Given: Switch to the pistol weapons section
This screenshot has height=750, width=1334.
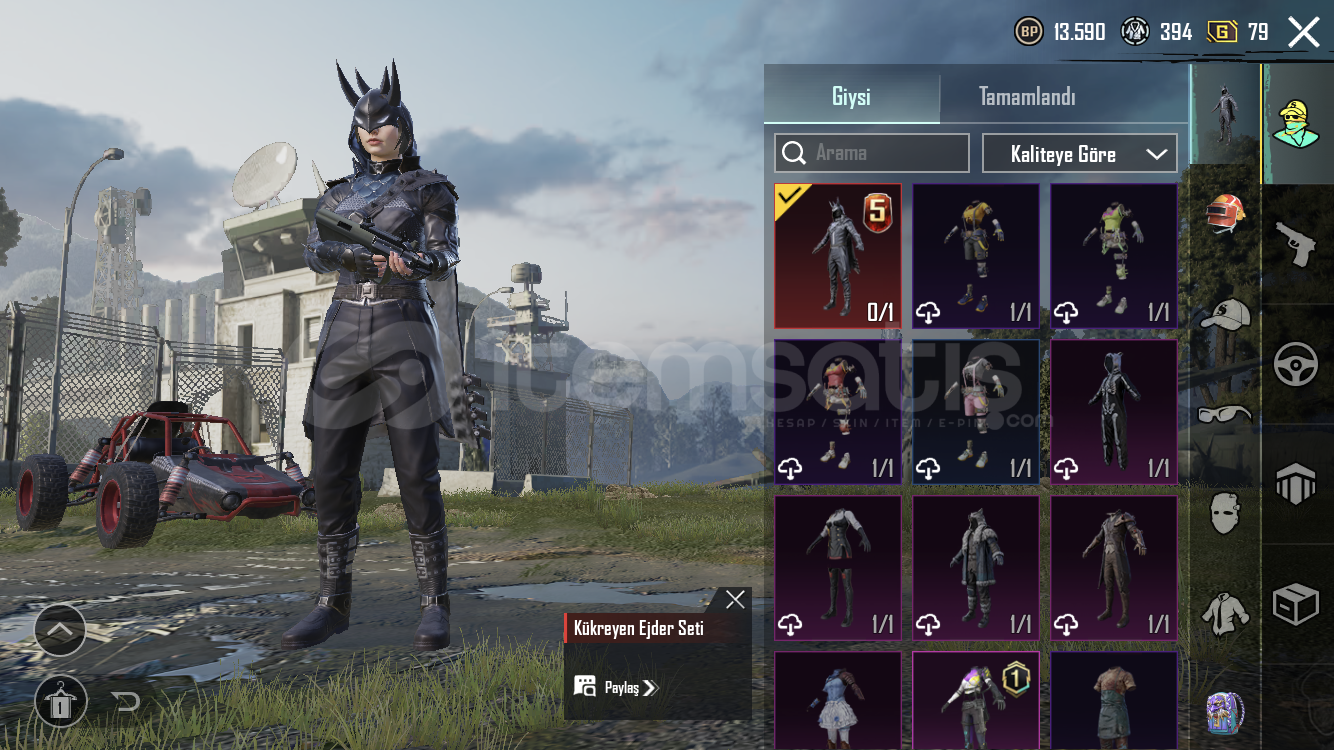Looking at the screenshot, I should 1296,244.
